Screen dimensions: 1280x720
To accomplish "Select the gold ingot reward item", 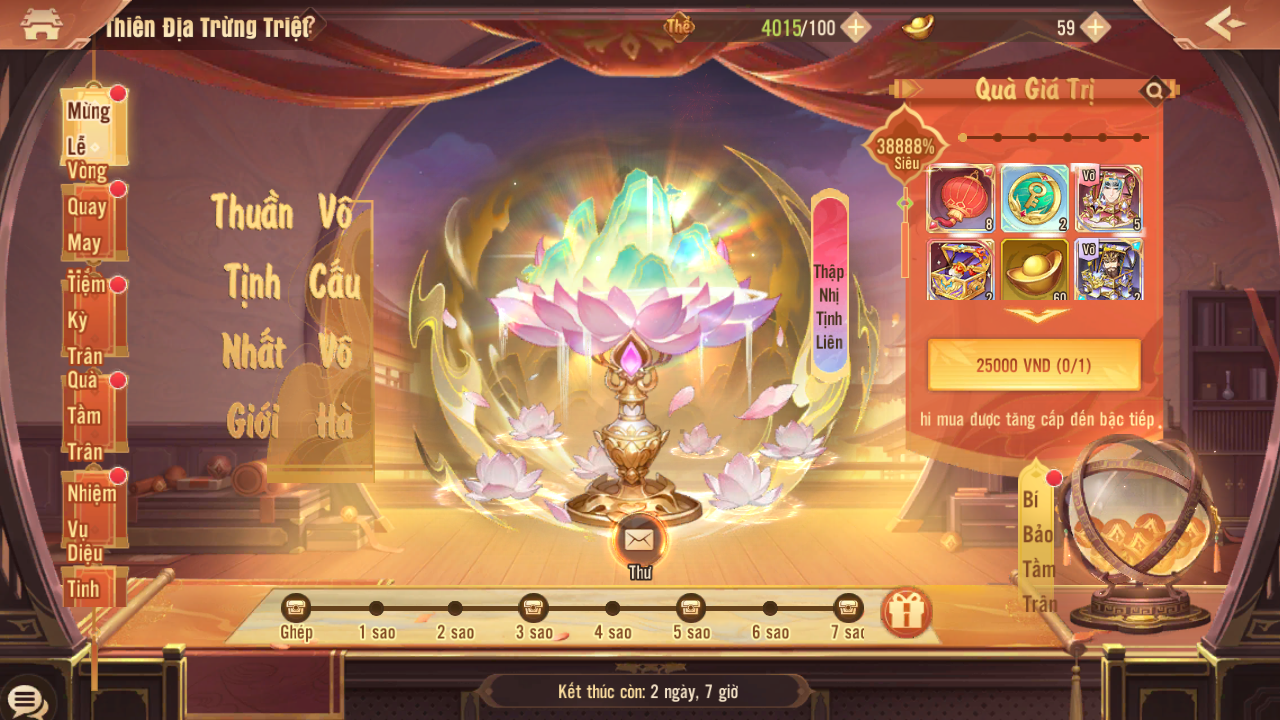I will [1034, 270].
